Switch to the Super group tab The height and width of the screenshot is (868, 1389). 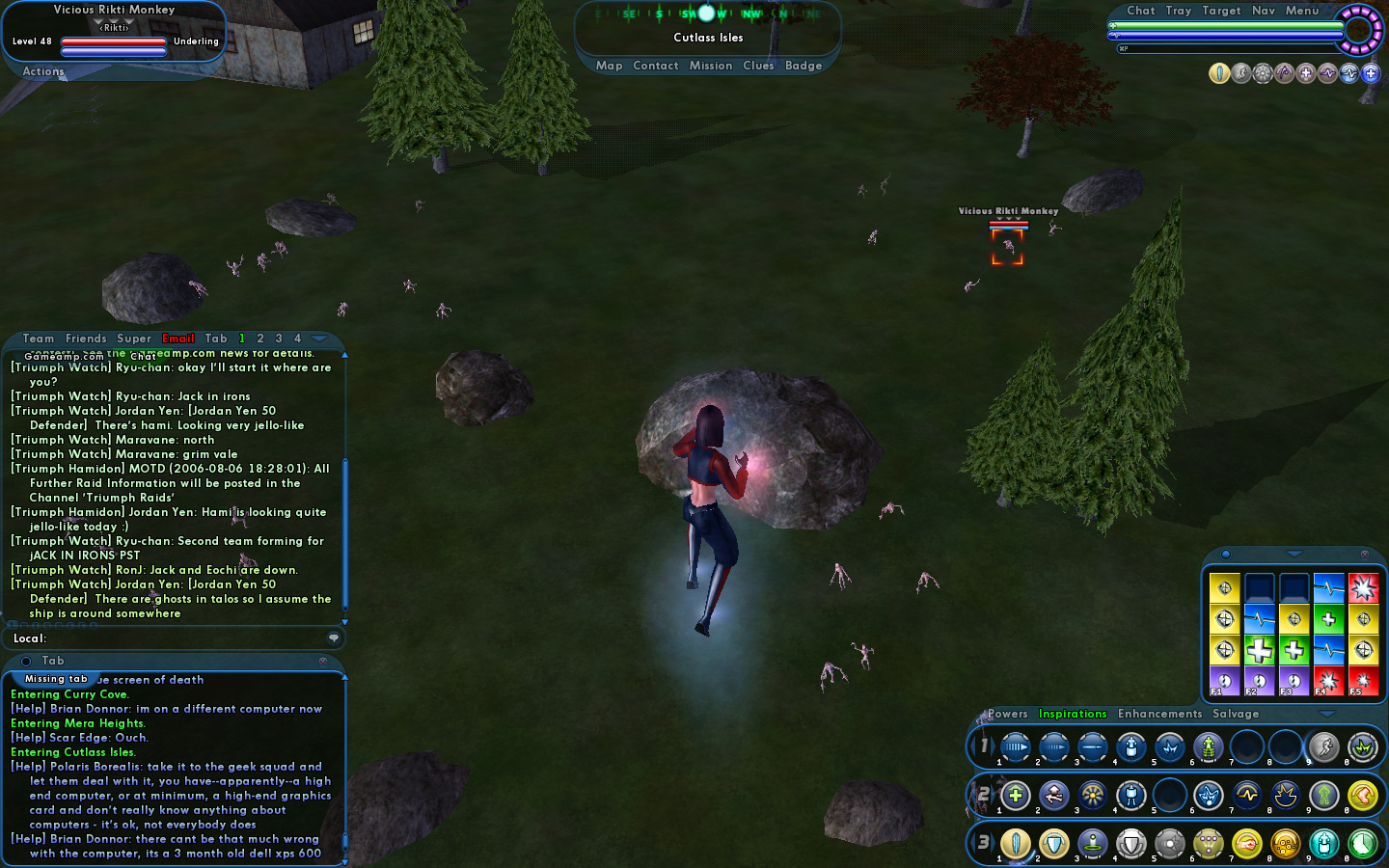pyautogui.click(x=134, y=339)
